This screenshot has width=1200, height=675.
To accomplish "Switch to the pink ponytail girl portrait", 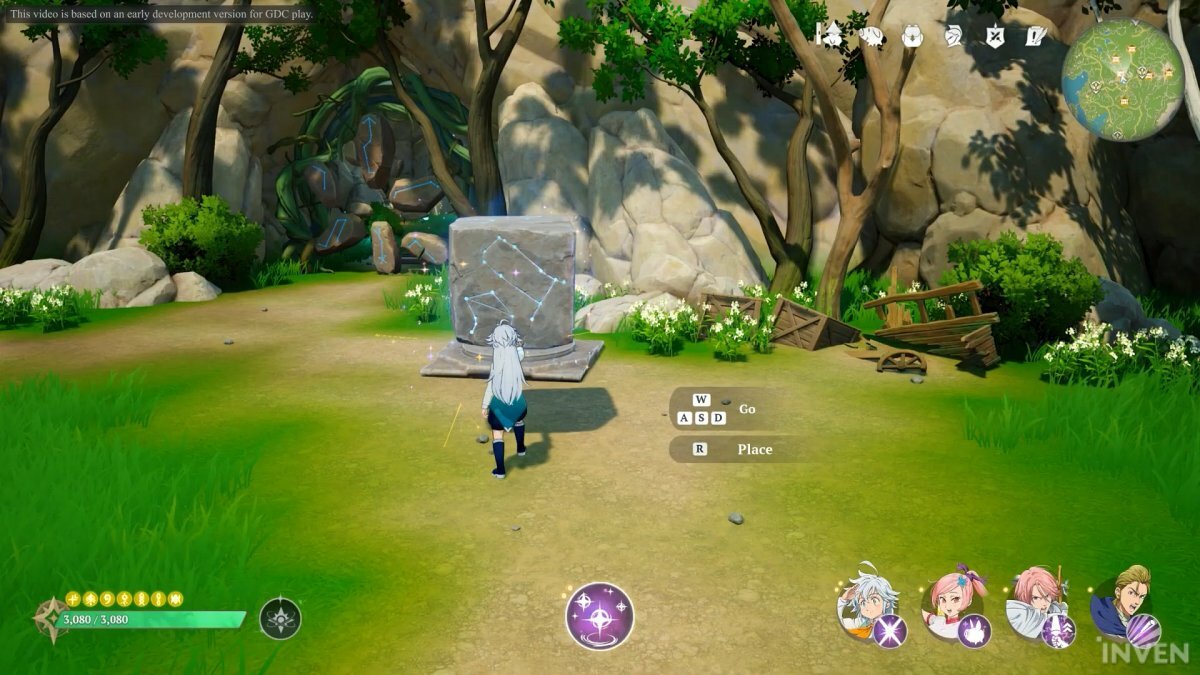I will click(x=951, y=600).
